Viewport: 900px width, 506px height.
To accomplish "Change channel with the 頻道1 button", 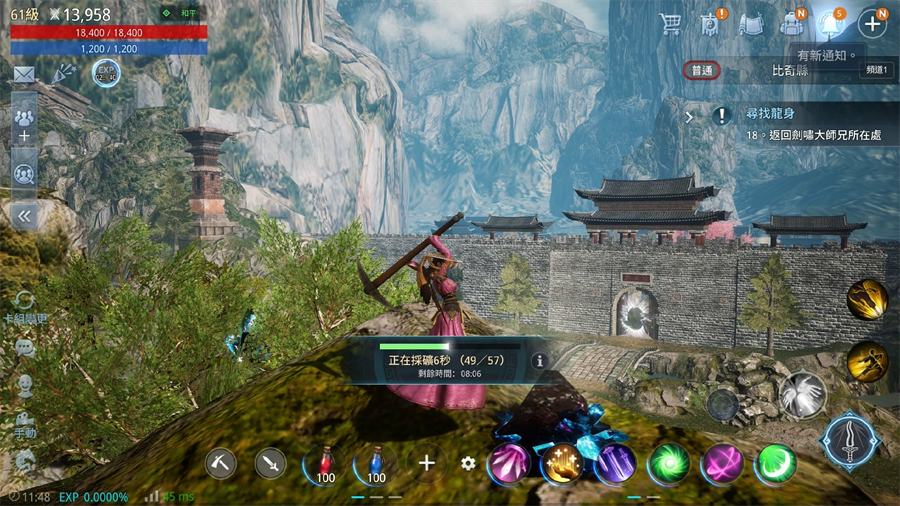I will click(876, 70).
